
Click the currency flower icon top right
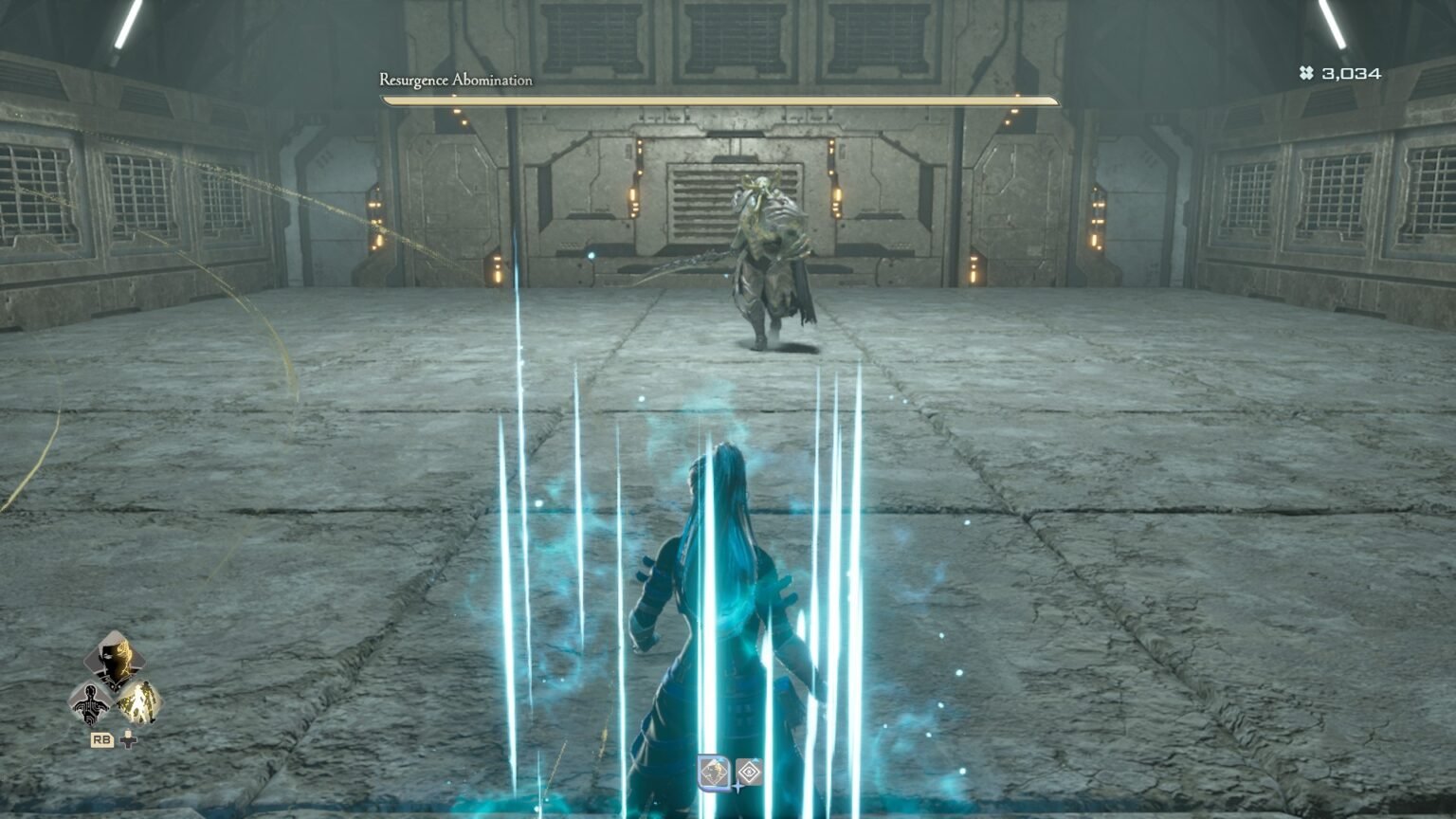(x=1305, y=70)
